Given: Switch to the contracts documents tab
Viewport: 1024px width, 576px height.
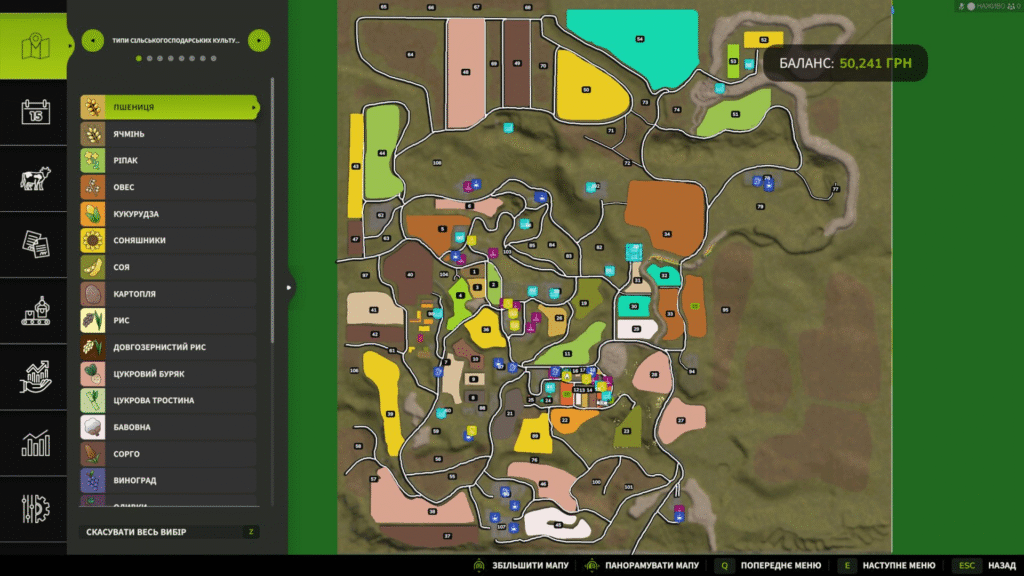Looking at the screenshot, I should point(36,244).
